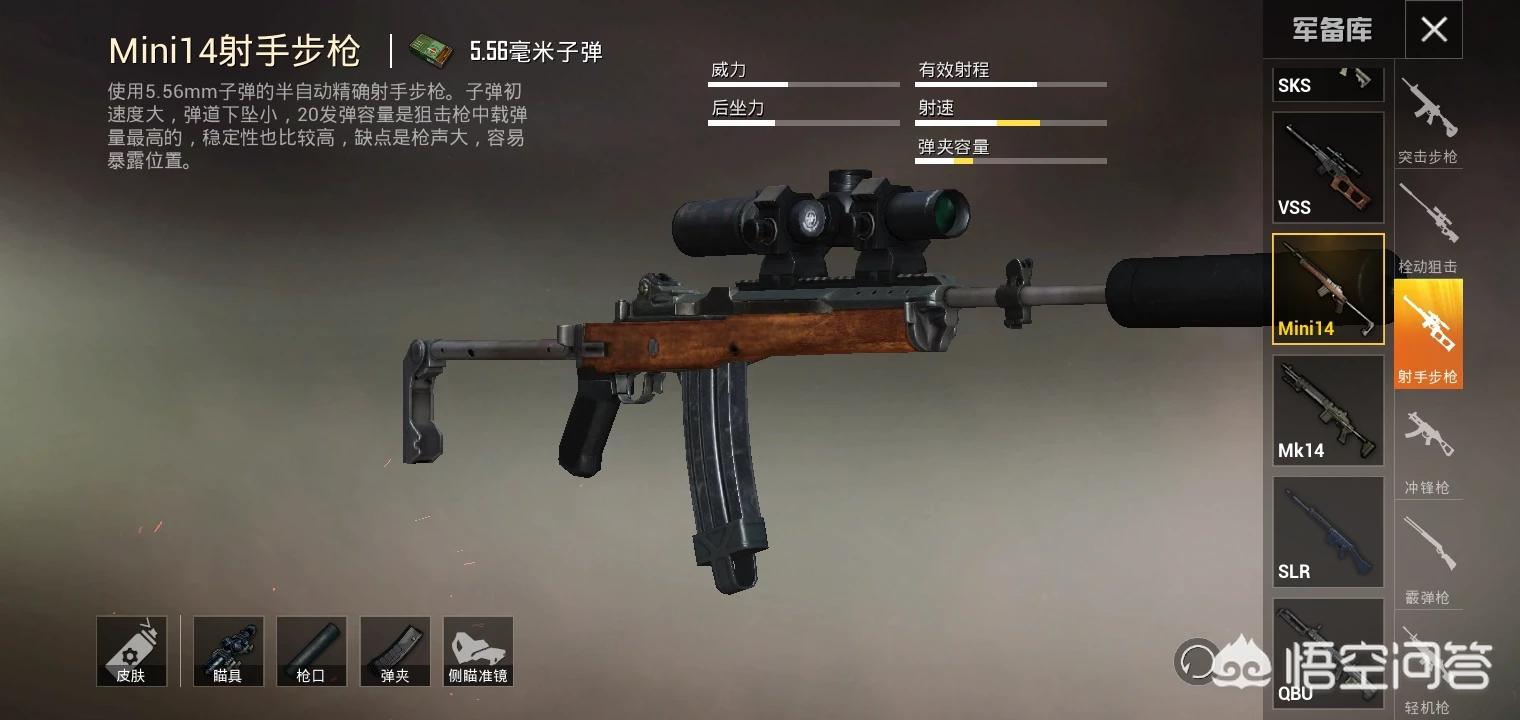Switch to the 栓动狙击 category
The image size is (1520, 720).
click(1428, 228)
